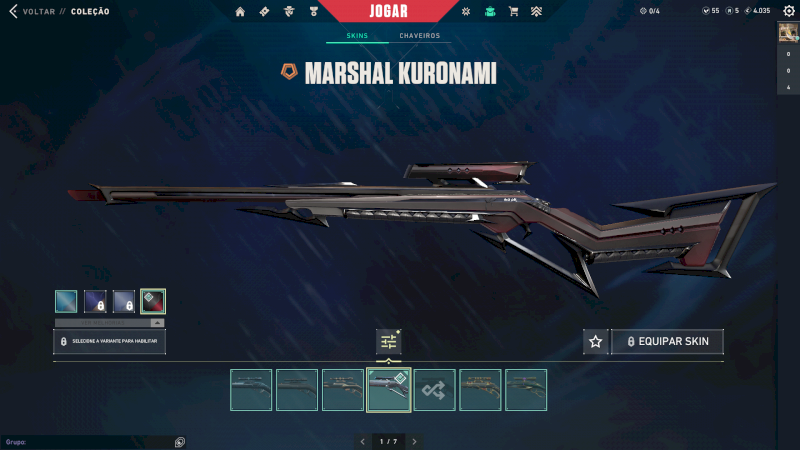Choose the random skin shuffle tile
Viewport: 800px width, 450px height.
click(435, 390)
